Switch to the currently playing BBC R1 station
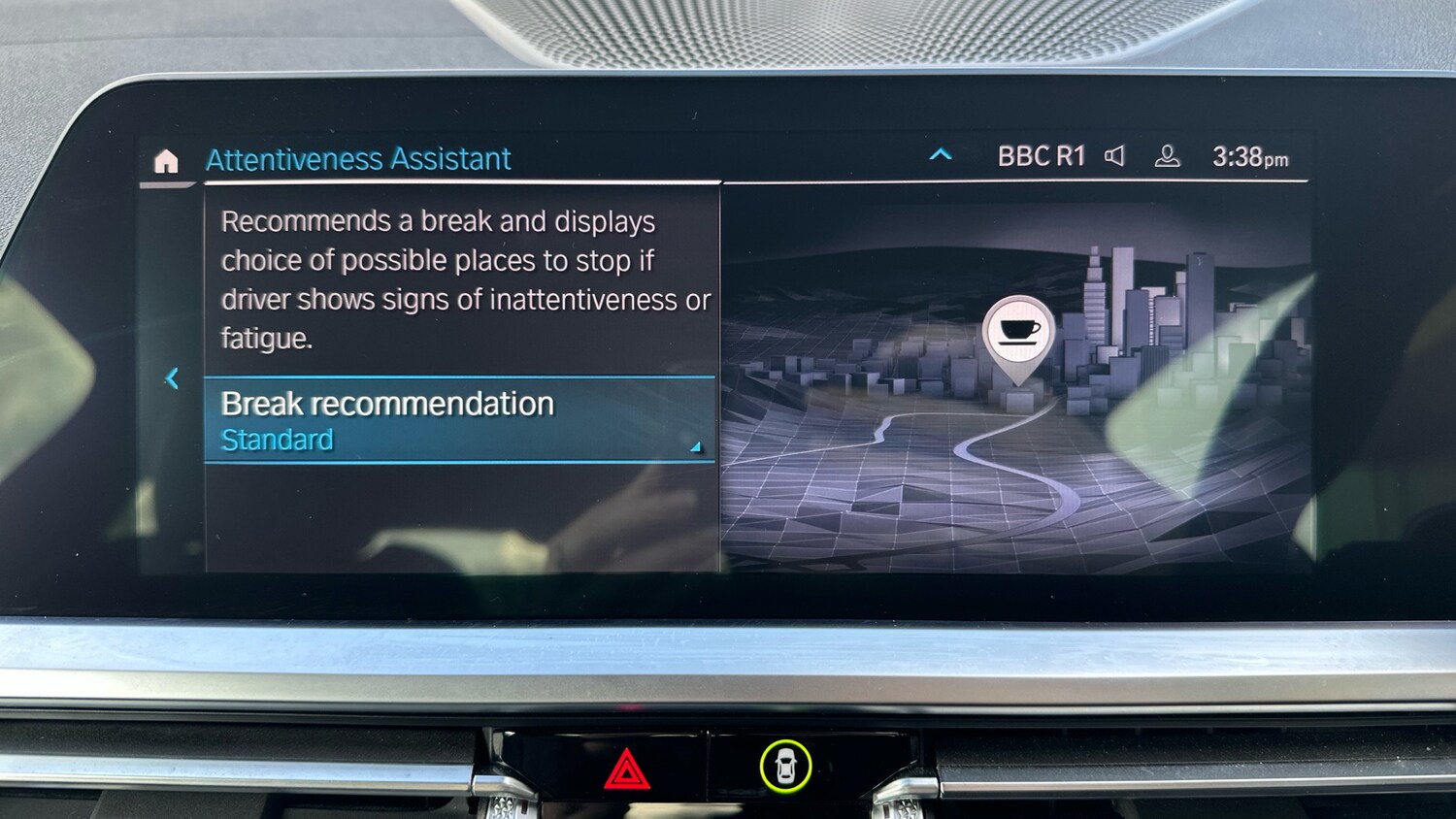The width and height of the screenshot is (1456, 819). tap(1041, 154)
